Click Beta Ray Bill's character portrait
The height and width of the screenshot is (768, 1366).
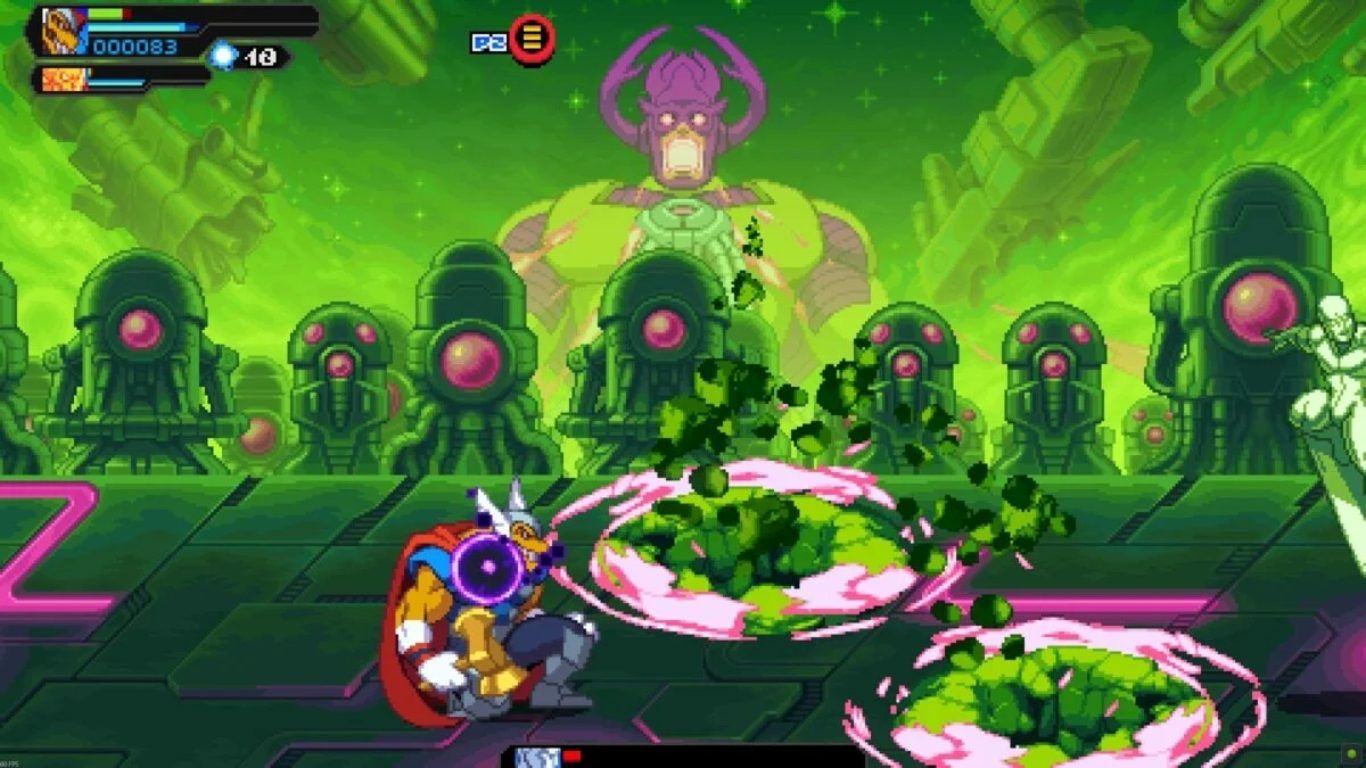62,30
